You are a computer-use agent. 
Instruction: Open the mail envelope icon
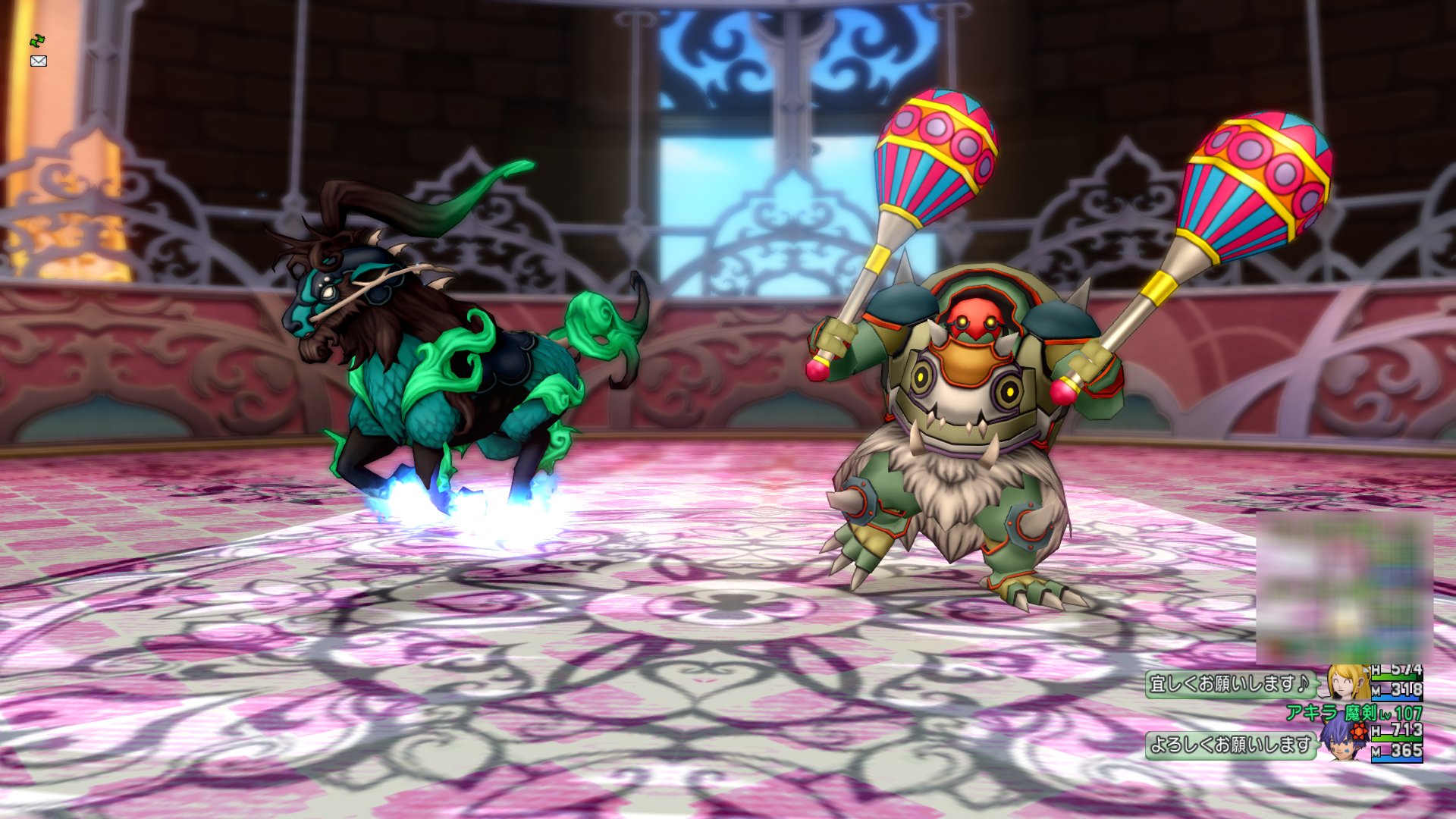click(x=39, y=61)
